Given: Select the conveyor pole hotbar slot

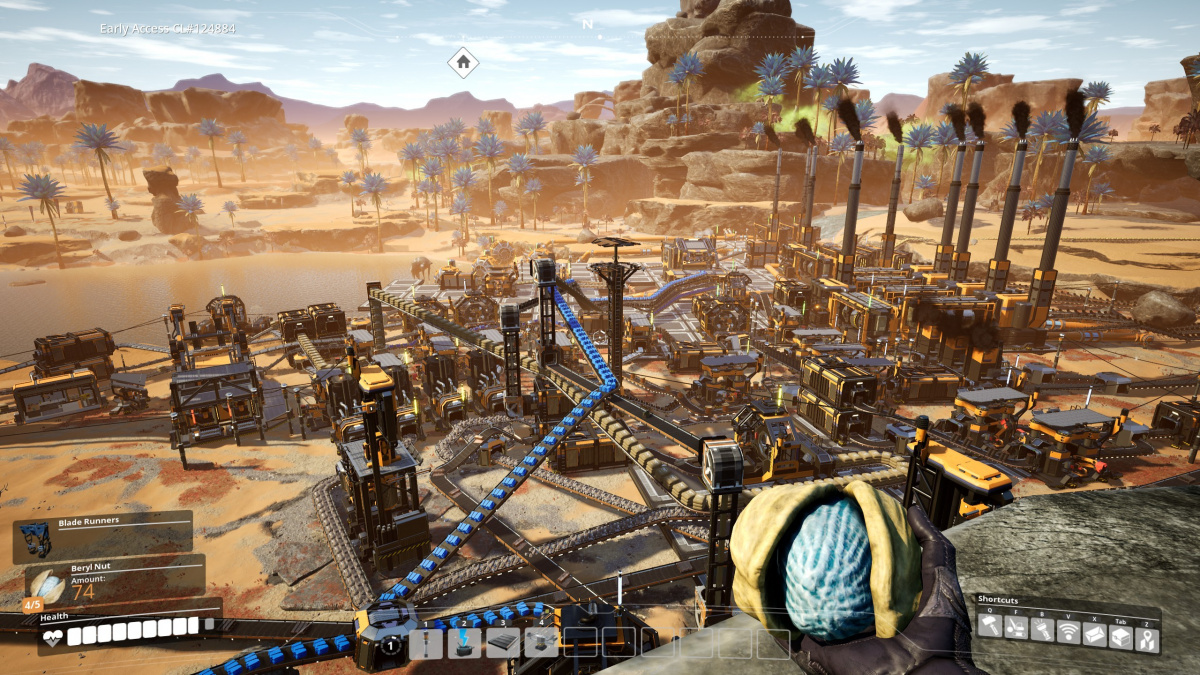Looking at the screenshot, I should coord(427,643).
